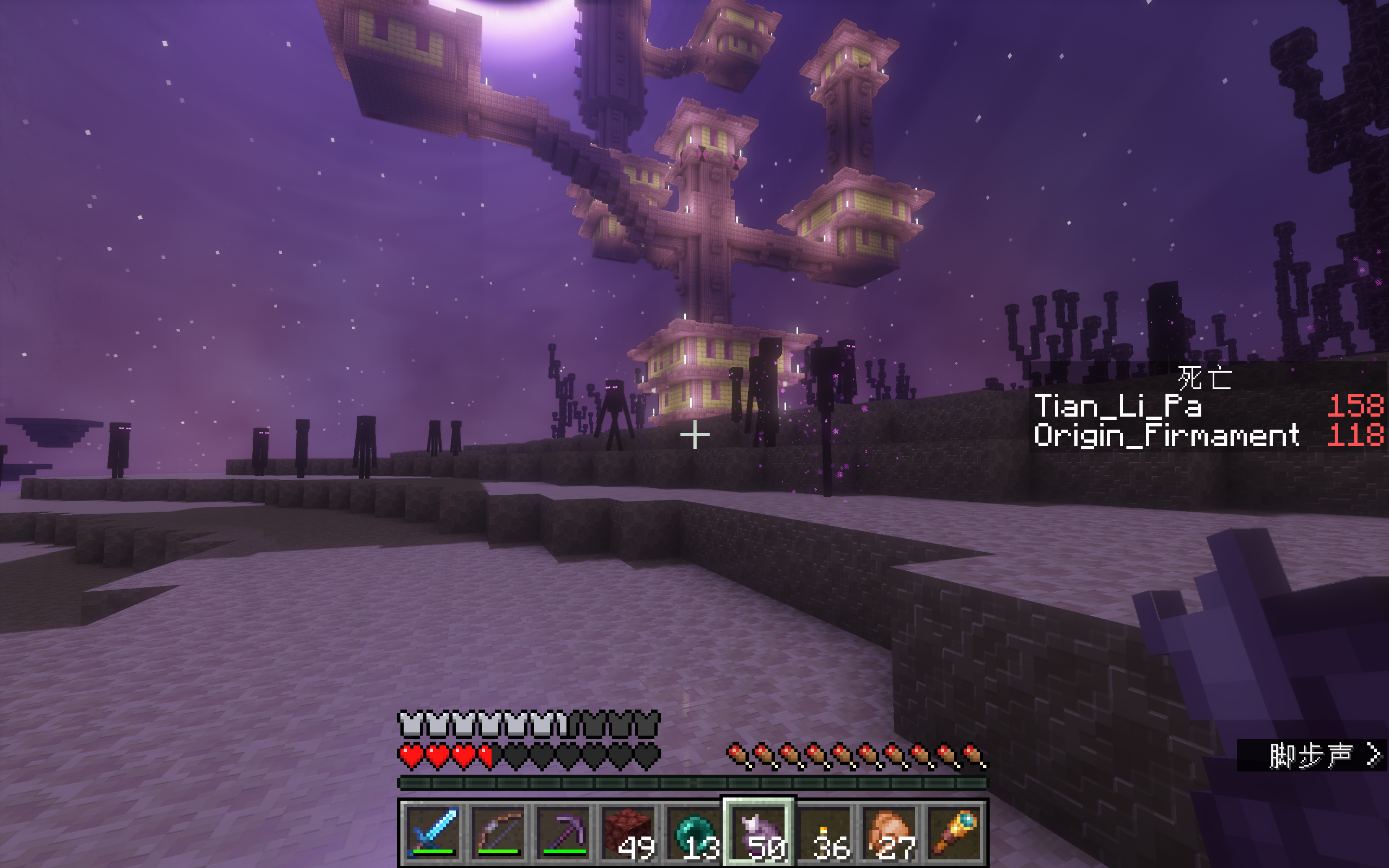The height and width of the screenshot is (868, 1389).
Task: Pick the ender pearl stack slot
Action: pyautogui.click(x=694, y=832)
